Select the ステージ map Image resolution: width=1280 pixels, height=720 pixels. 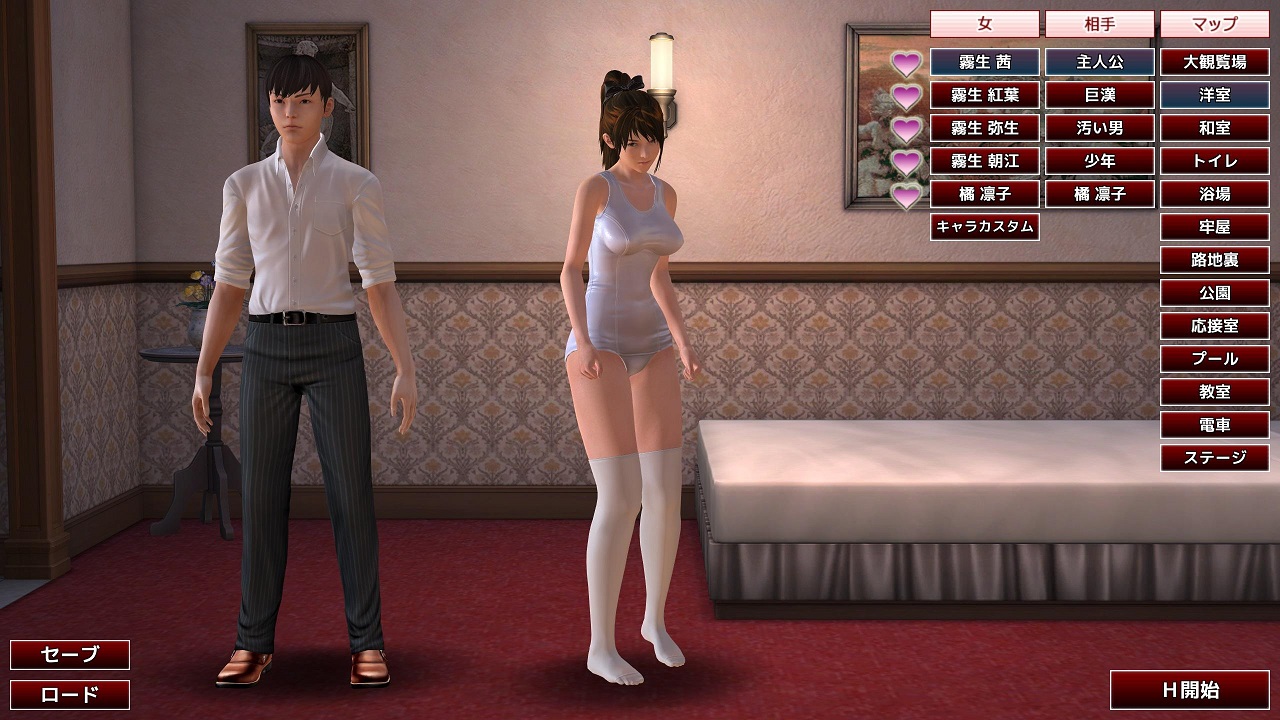tap(1215, 458)
